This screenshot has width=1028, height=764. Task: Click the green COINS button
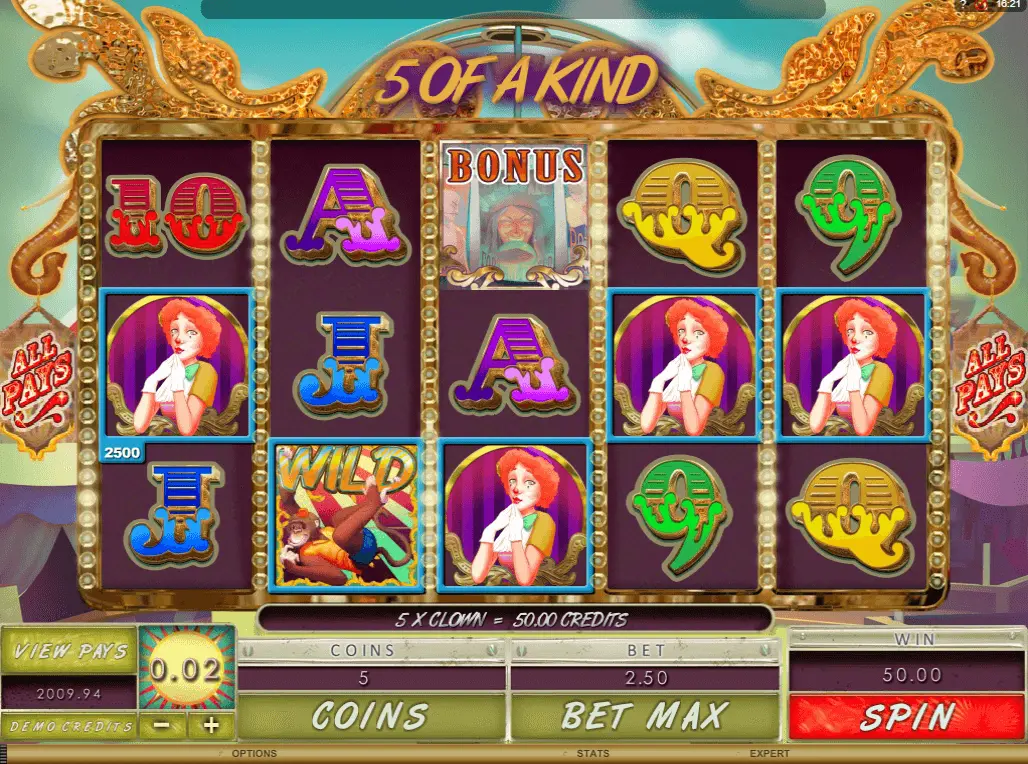click(x=369, y=716)
